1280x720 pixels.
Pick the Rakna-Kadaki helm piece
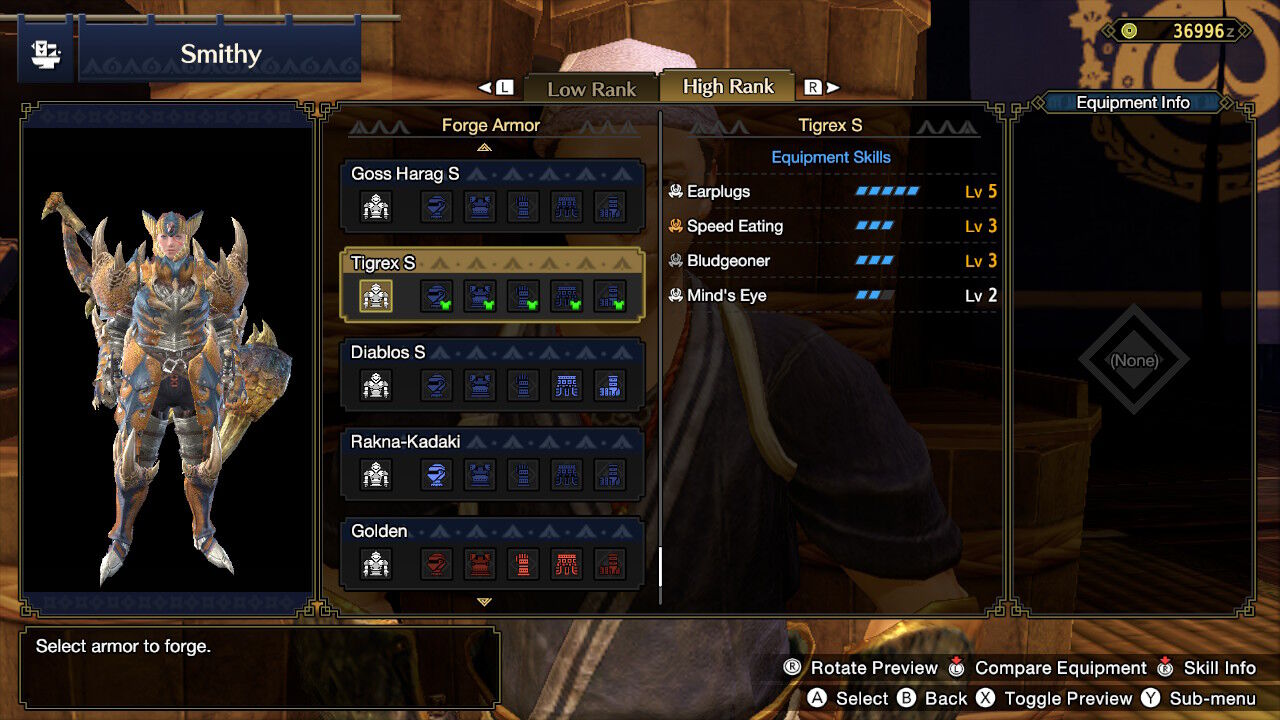(436, 474)
